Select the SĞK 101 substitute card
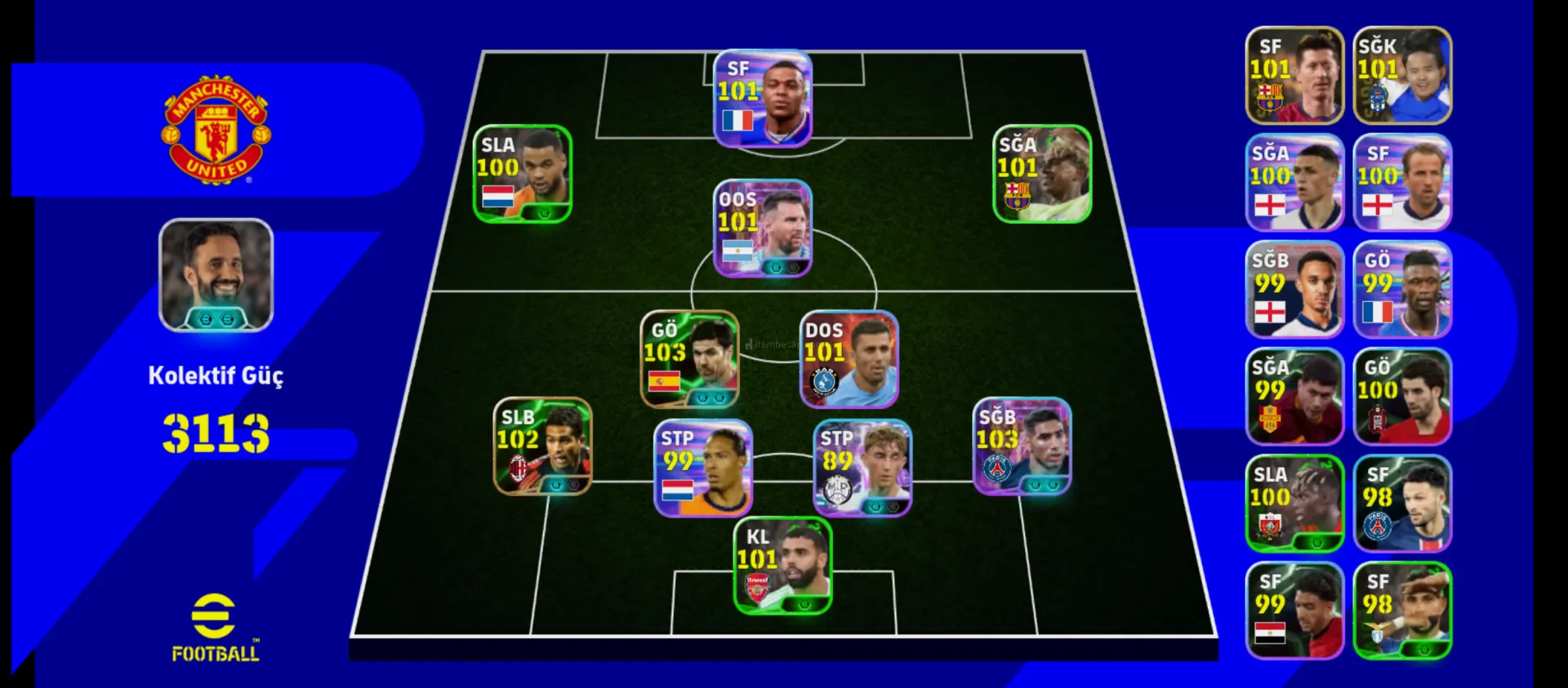Screen dimensions: 1568x688 pos(1402,76)
